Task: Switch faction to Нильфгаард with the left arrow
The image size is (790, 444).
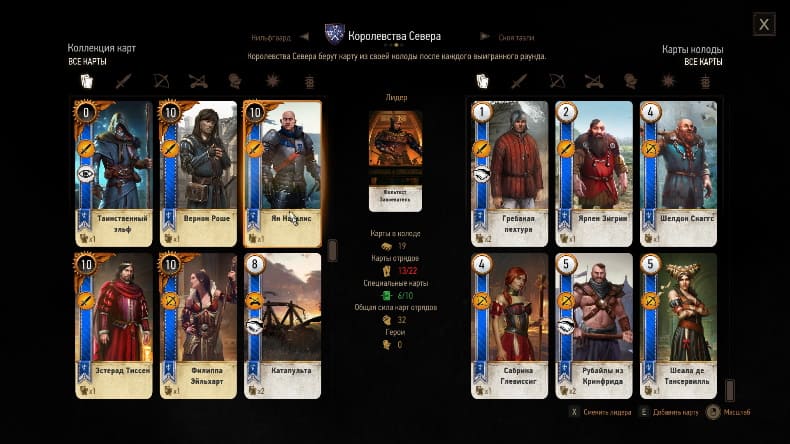Action: point(303,37)
